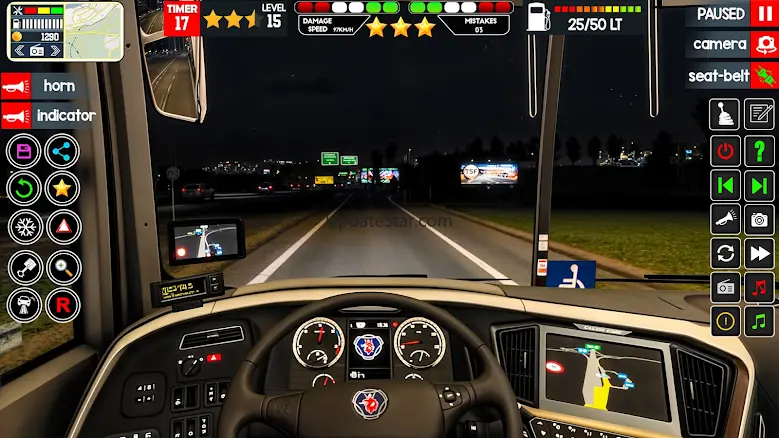Activate the snowflake icon
Viewport: 779px width, 438px height.
point(24,226)
